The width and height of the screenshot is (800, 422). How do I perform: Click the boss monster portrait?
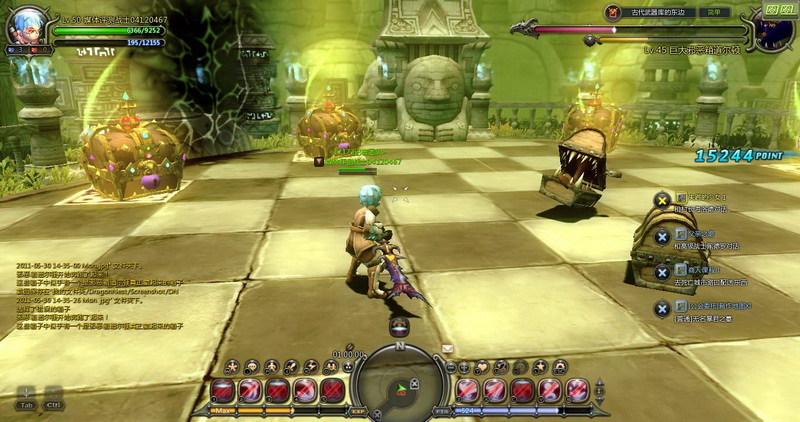(x=772, y=28)
